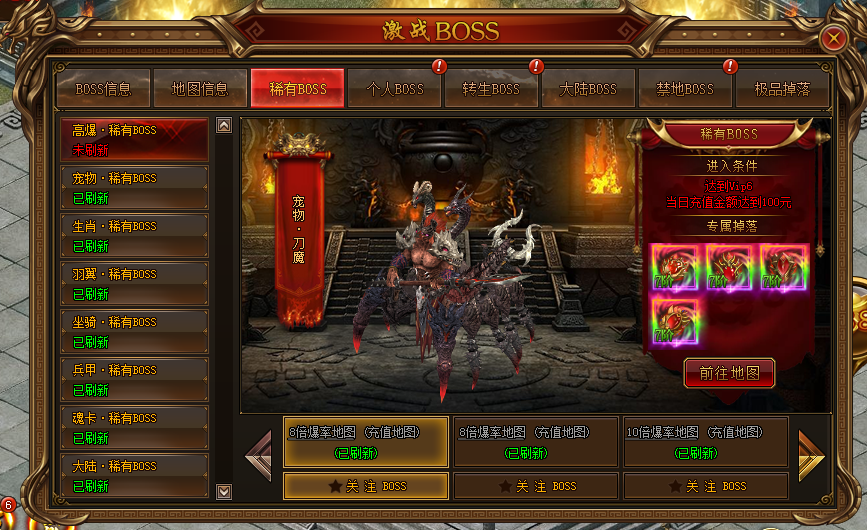
Task: Go to previous maps with left arrow
Action: click(258, 456)
